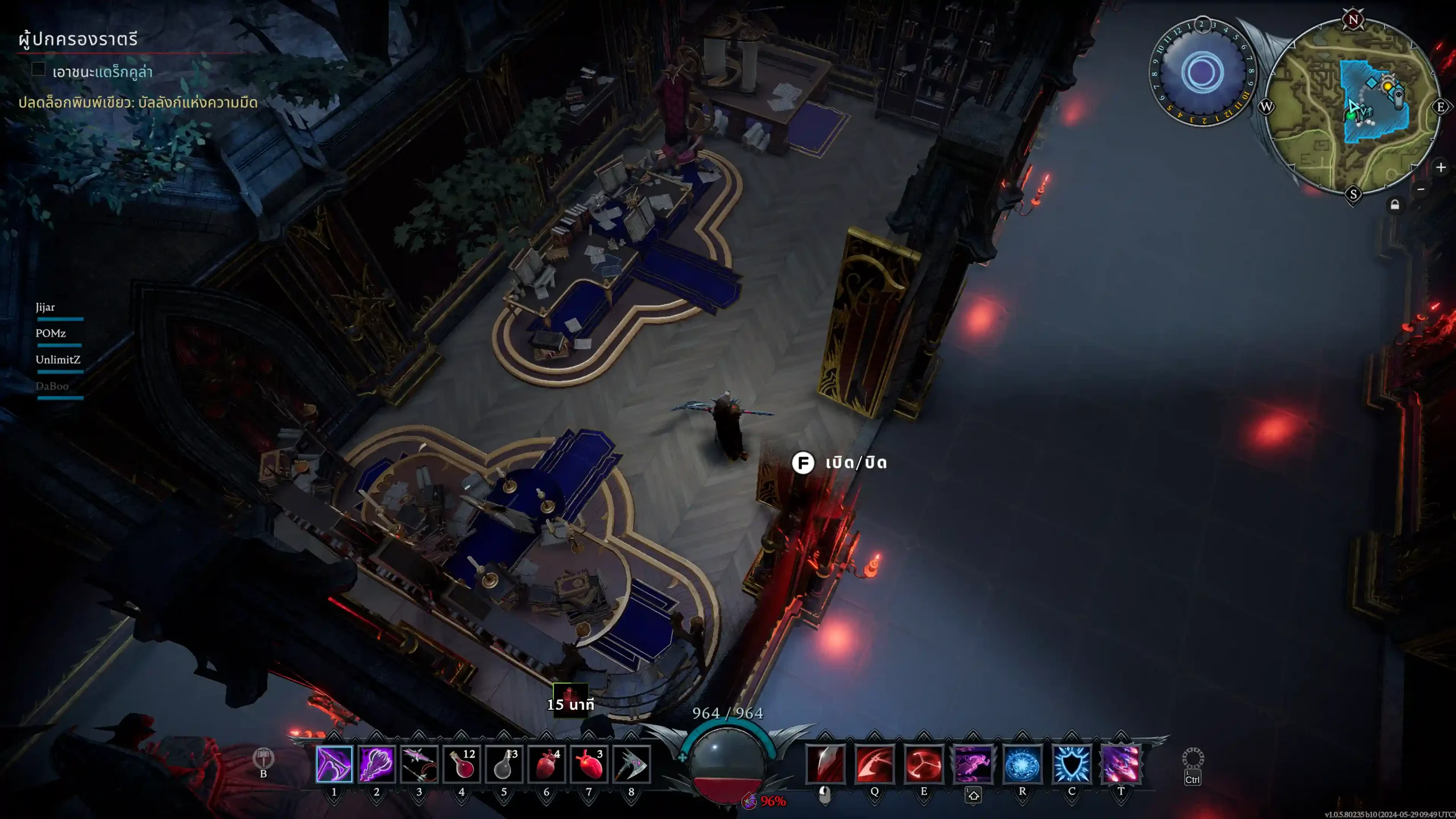Image resolution: width=1456 pixels, height=819 pixels.
Task: Use the red blood potion stack
Action: (x=462, y=764)
